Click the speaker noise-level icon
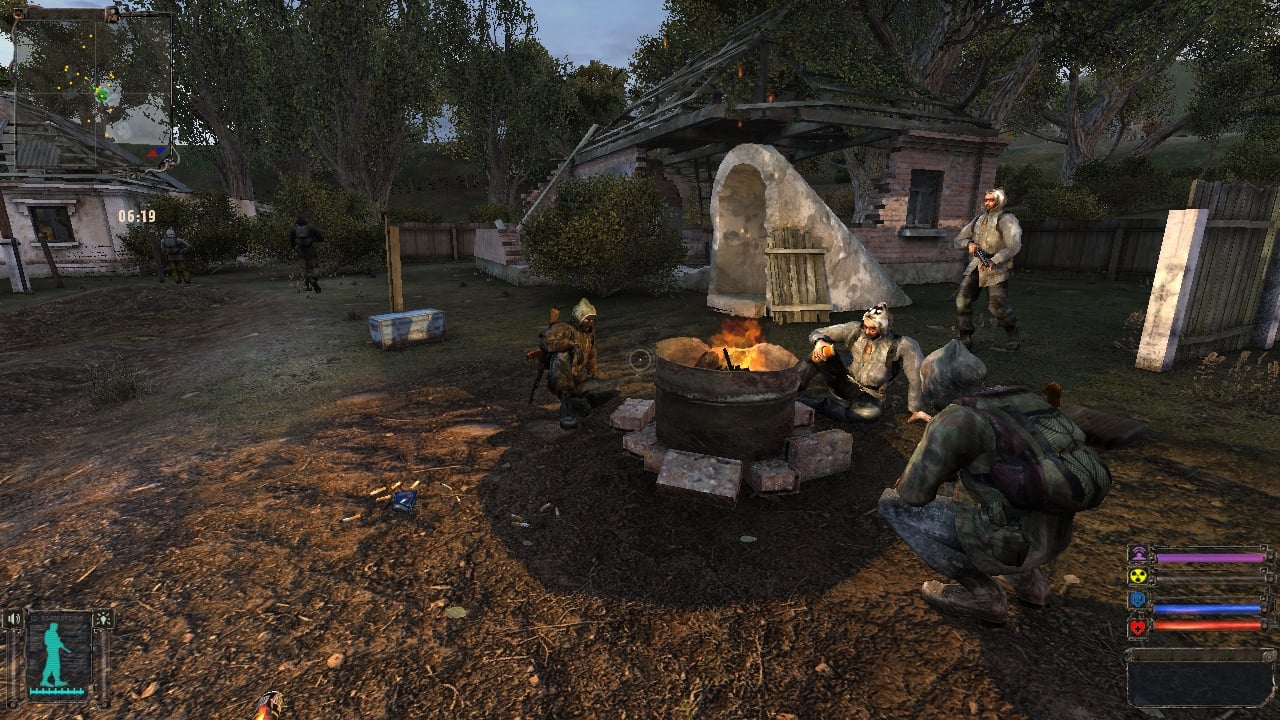This screenshot has width=1280, height=720. click(x=13, y=620)
